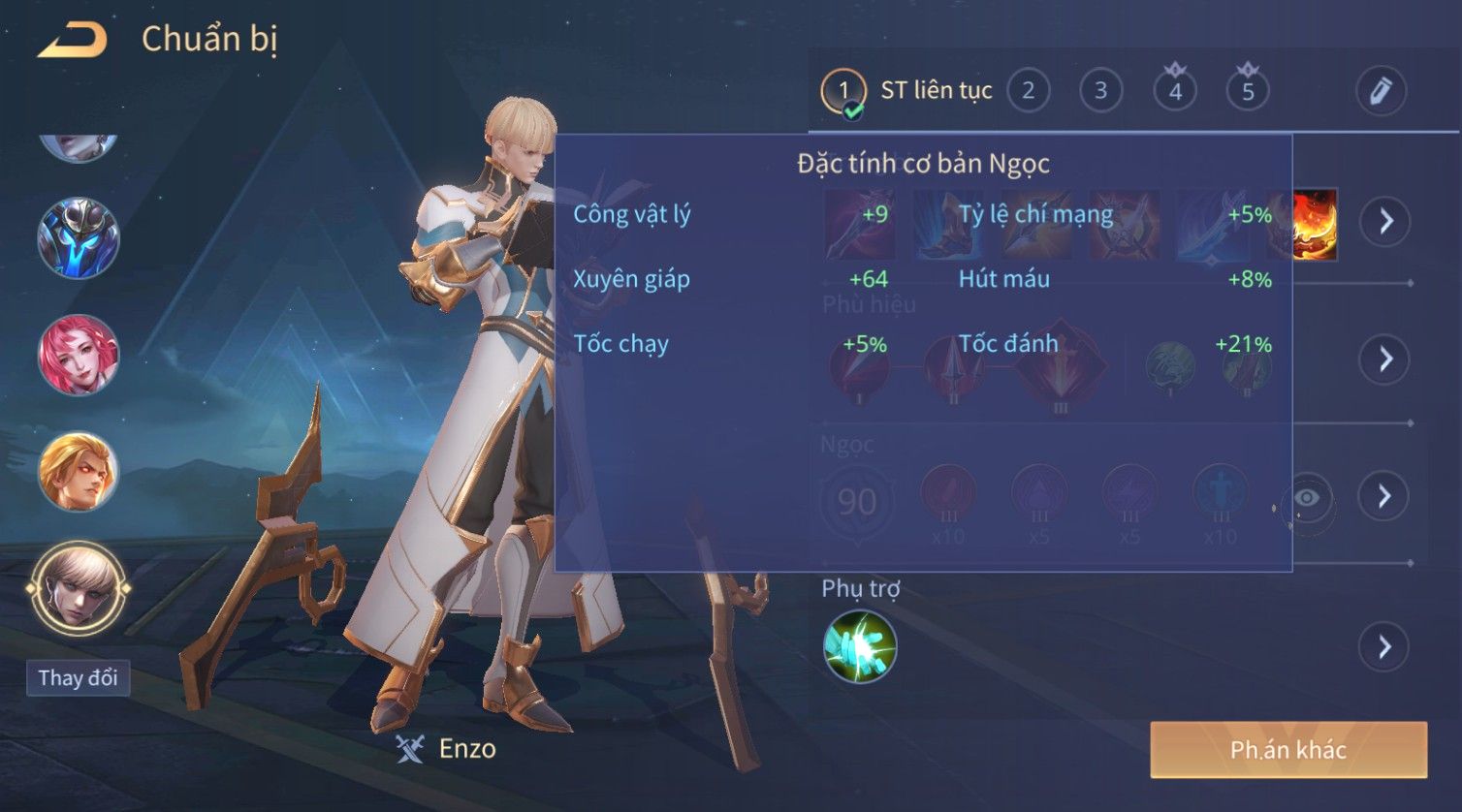
Task: Switch to preset tab 2
Action: [x=1028, y=91]
